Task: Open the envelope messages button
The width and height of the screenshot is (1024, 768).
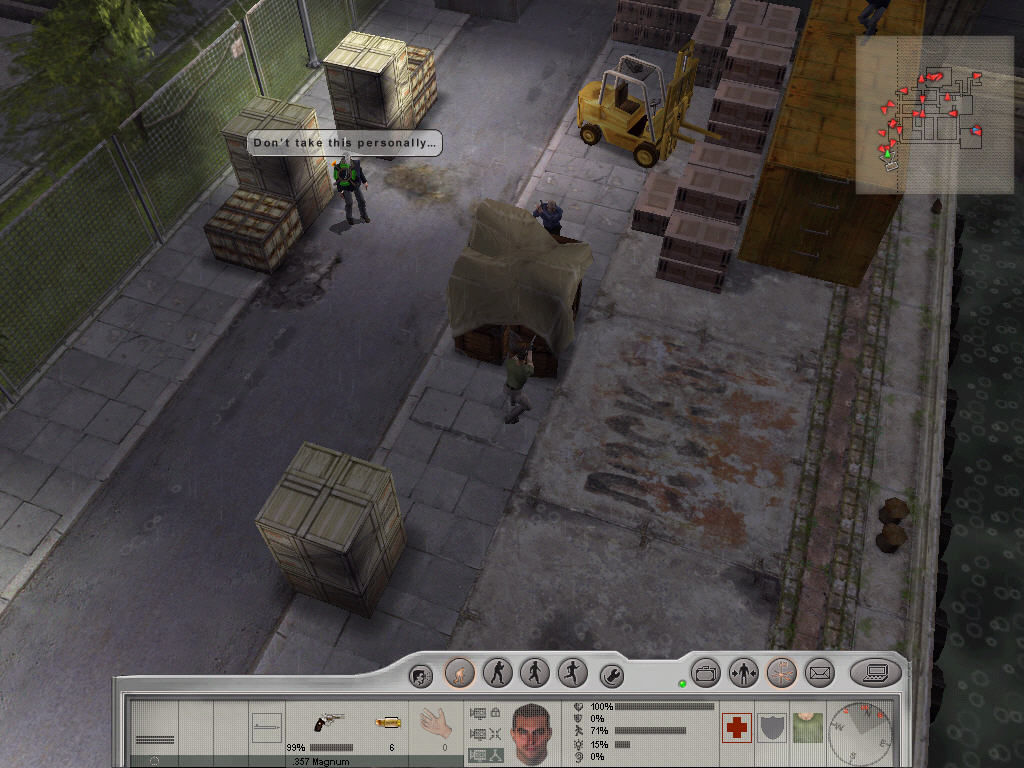Action: tap(820, 673)
